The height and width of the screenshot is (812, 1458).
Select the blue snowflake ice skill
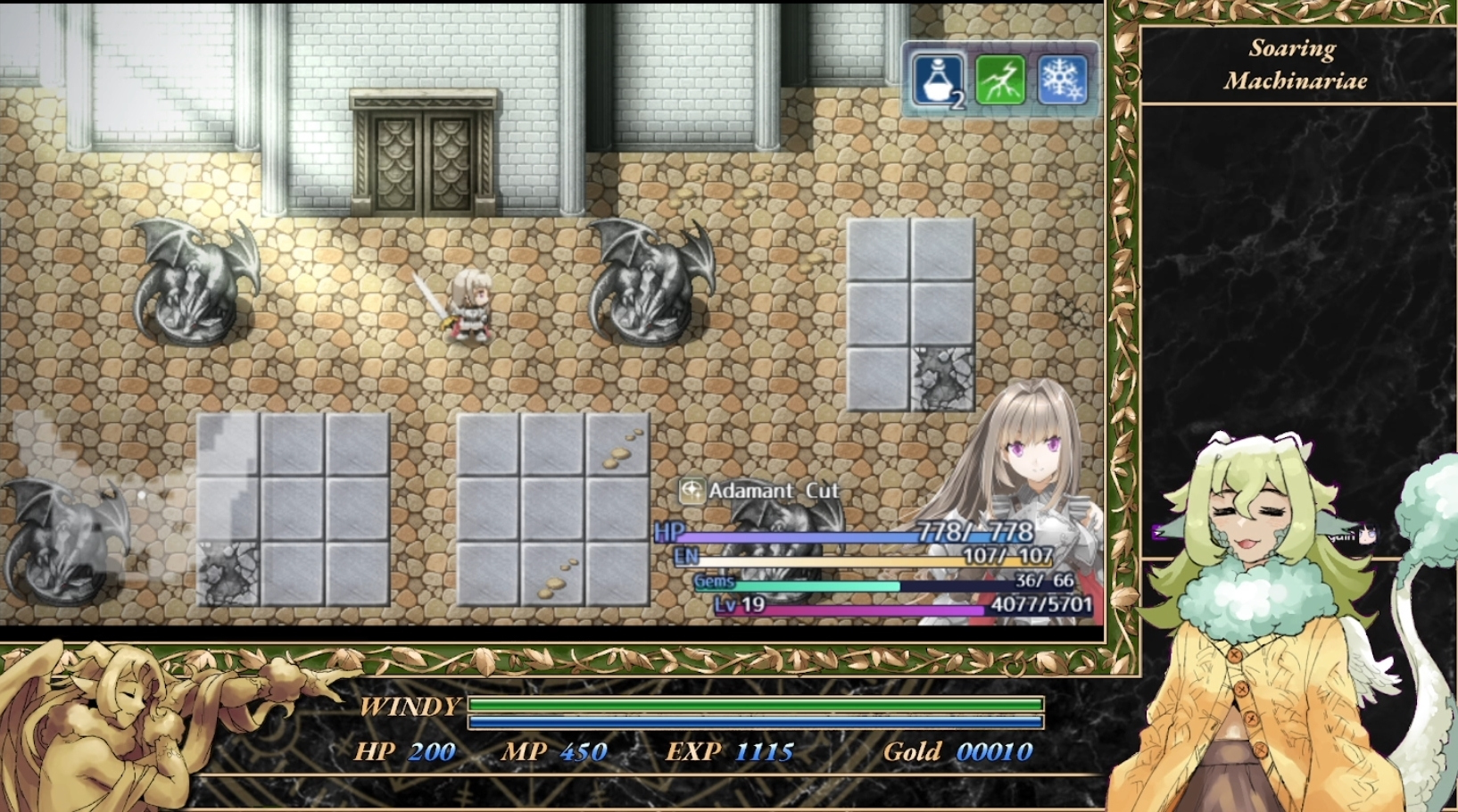point(1062,80)
